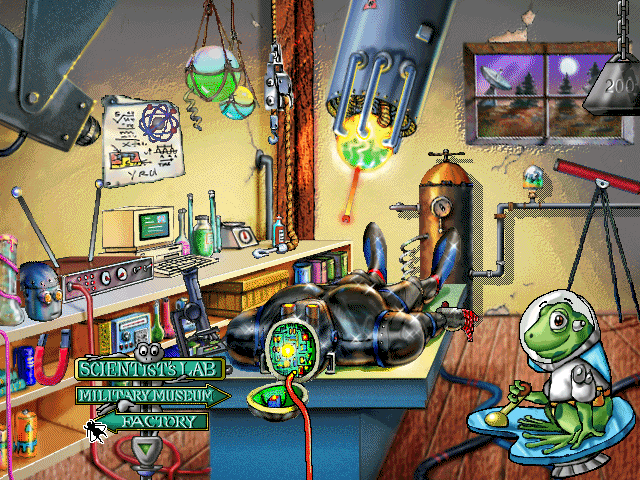Click the green down-triangle button on signpost

(x=150, y=450)
